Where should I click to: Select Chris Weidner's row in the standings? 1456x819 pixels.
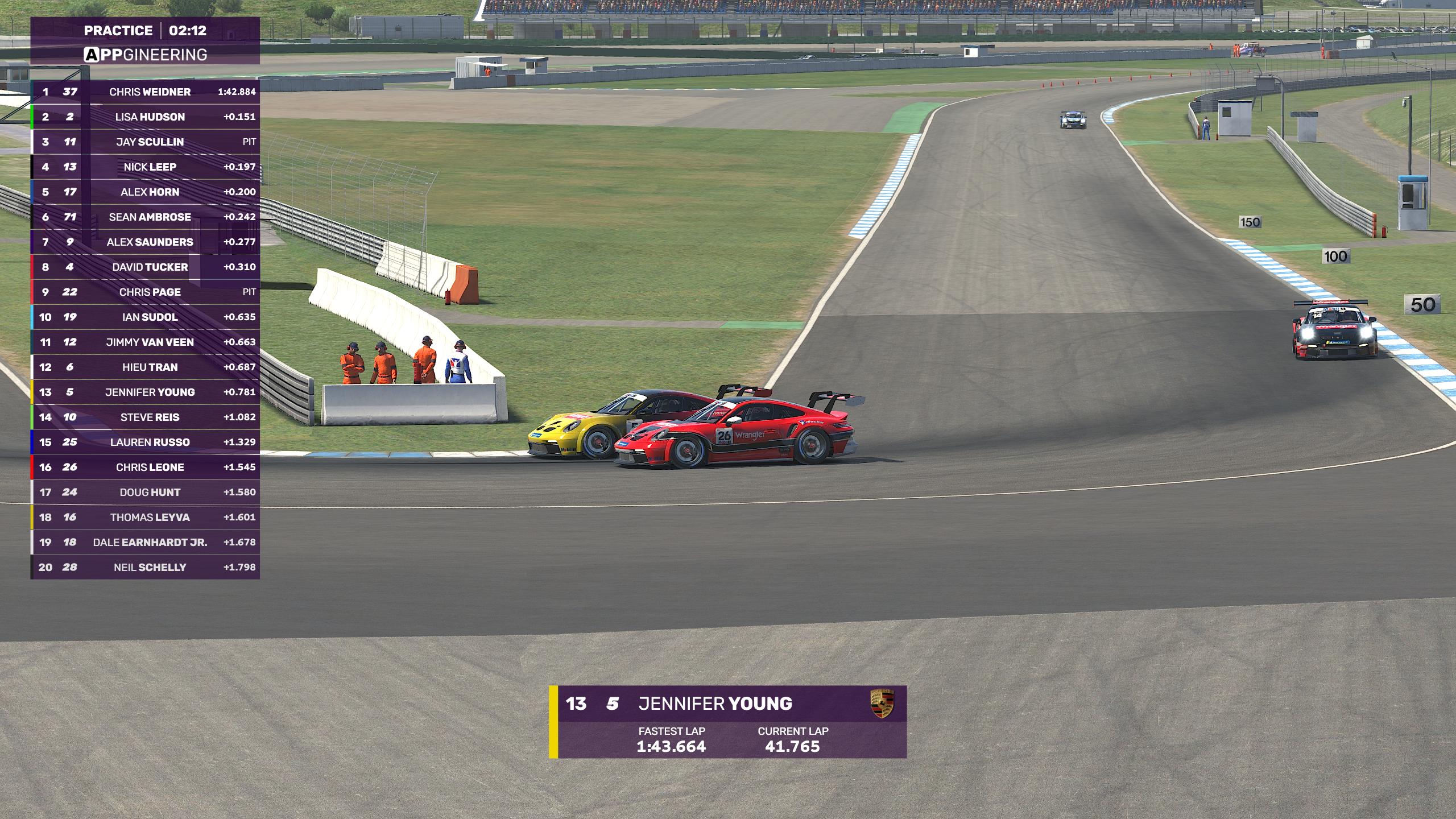coord(150,92)
